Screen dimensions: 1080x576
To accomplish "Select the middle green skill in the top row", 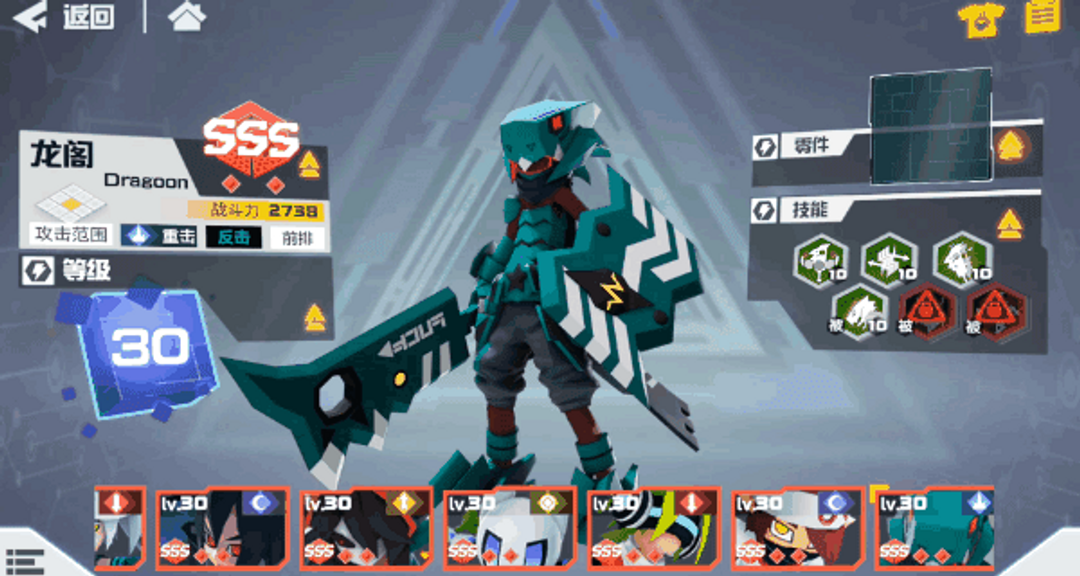I will point(890,259).
